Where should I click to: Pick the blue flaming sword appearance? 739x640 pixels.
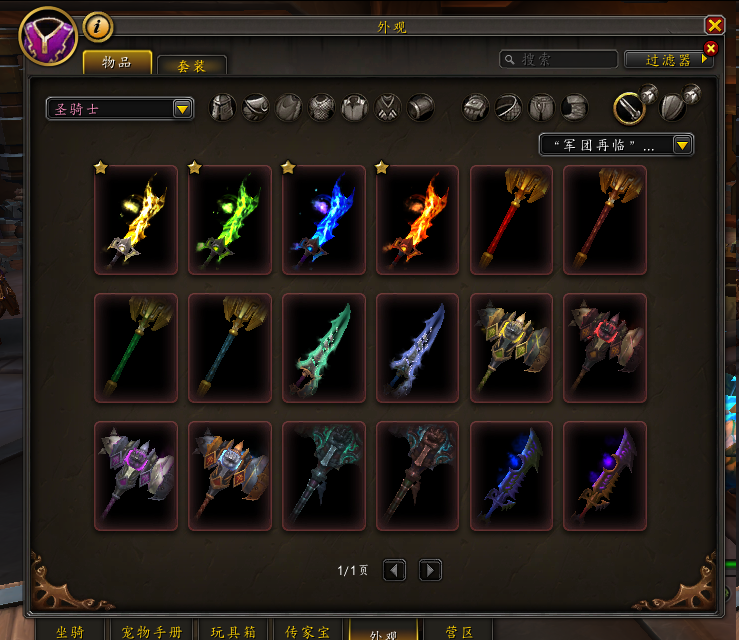[323, 220]
